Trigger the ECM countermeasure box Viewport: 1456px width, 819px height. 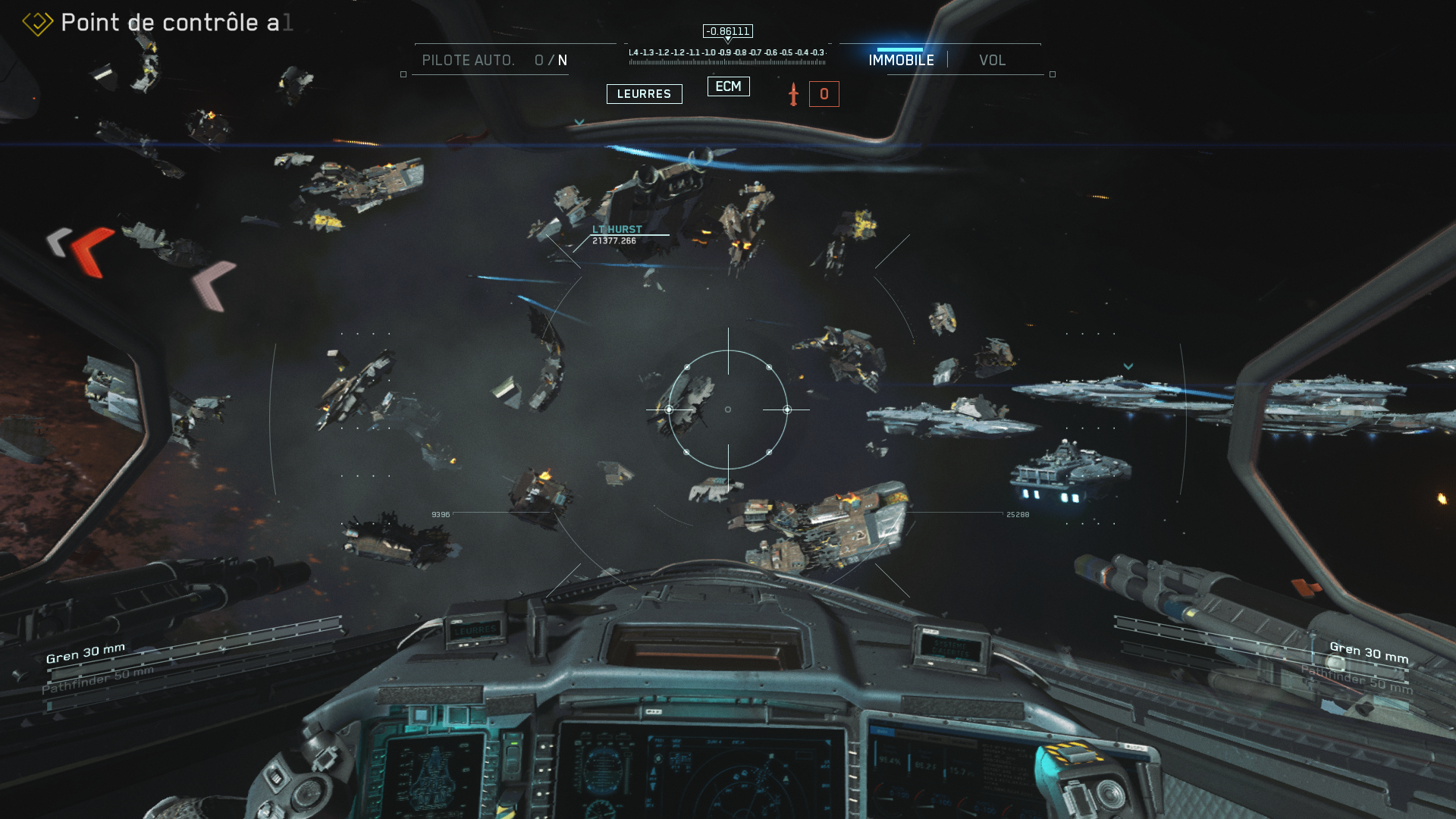pyautogui.click(x=728, y=86)
